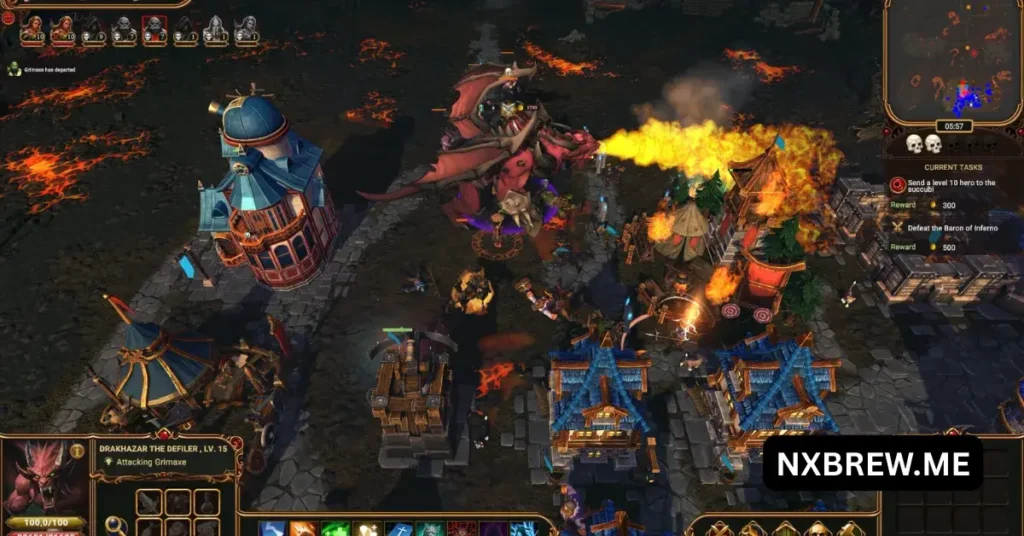This screenshot has height=536, width=1024.
Task: Select the white-helmeted knight hero portrait
Action: (216, 31)
